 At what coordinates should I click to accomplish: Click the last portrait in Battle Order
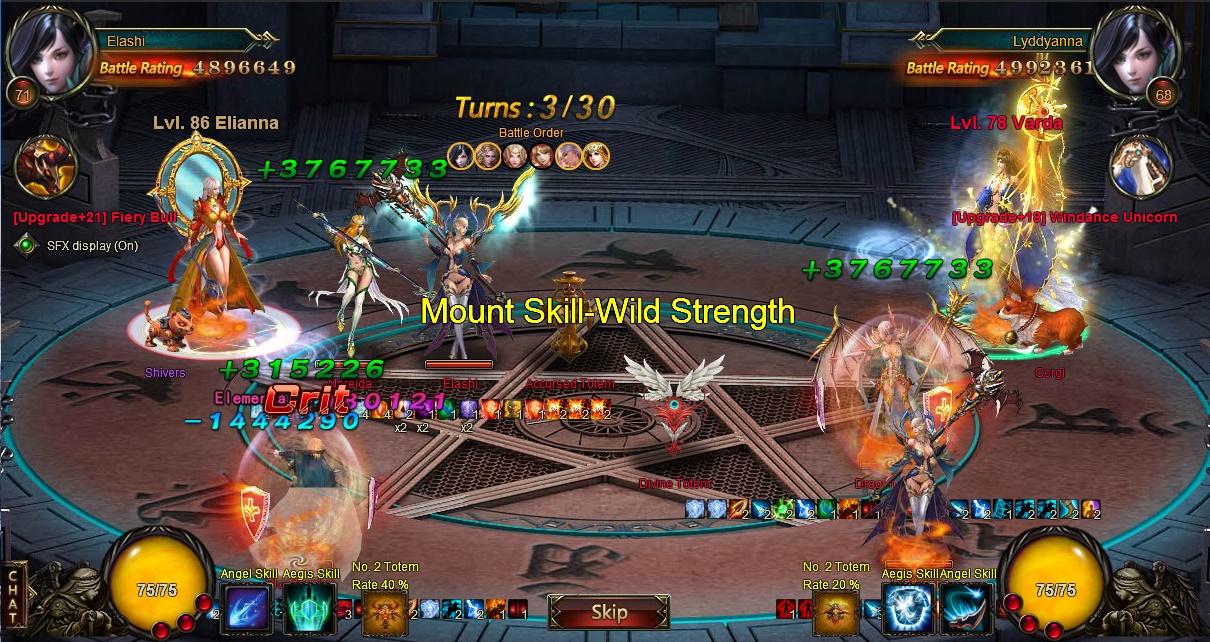597,156
